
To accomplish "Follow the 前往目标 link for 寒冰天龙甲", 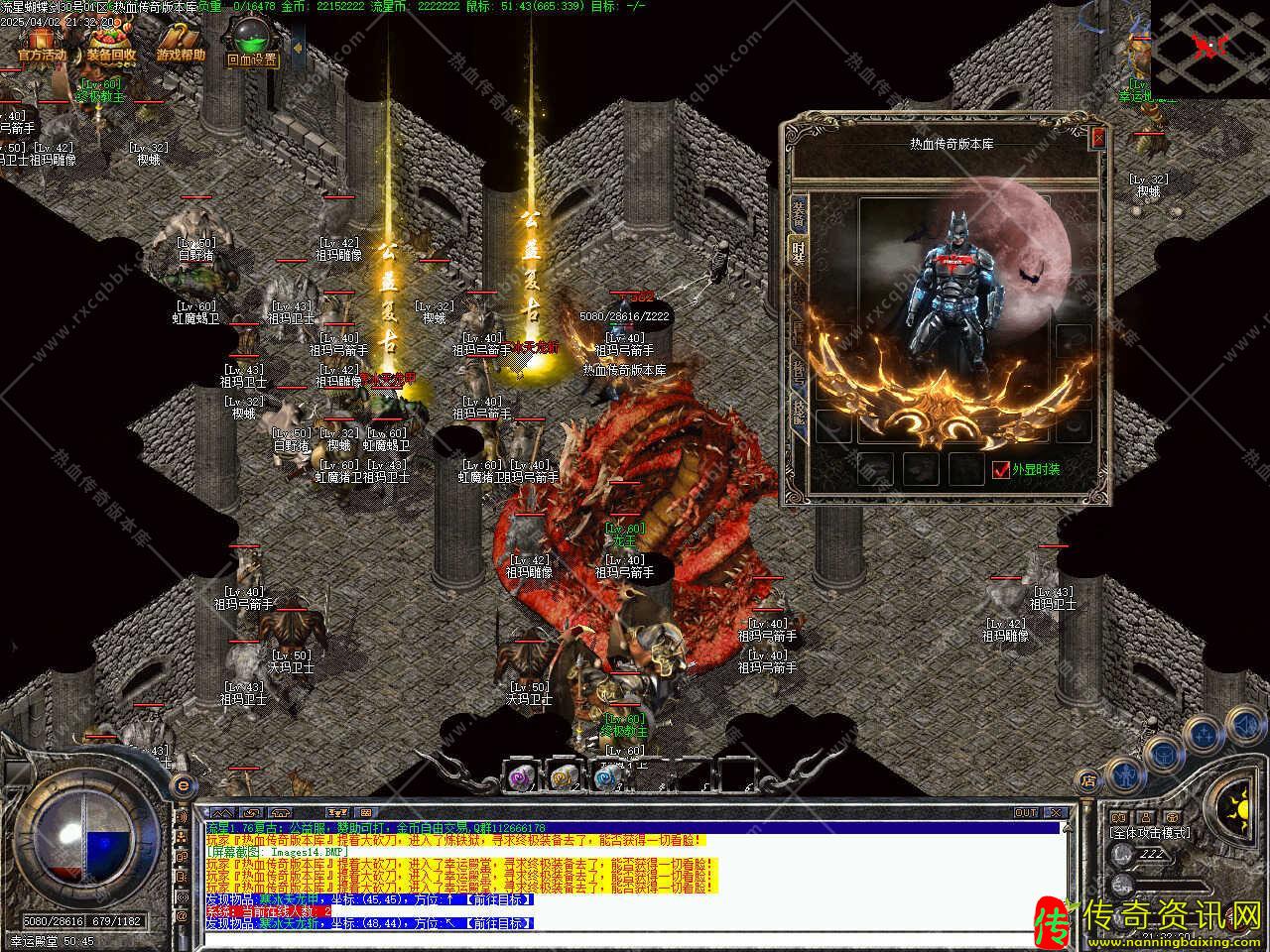I will pos(502,899).
